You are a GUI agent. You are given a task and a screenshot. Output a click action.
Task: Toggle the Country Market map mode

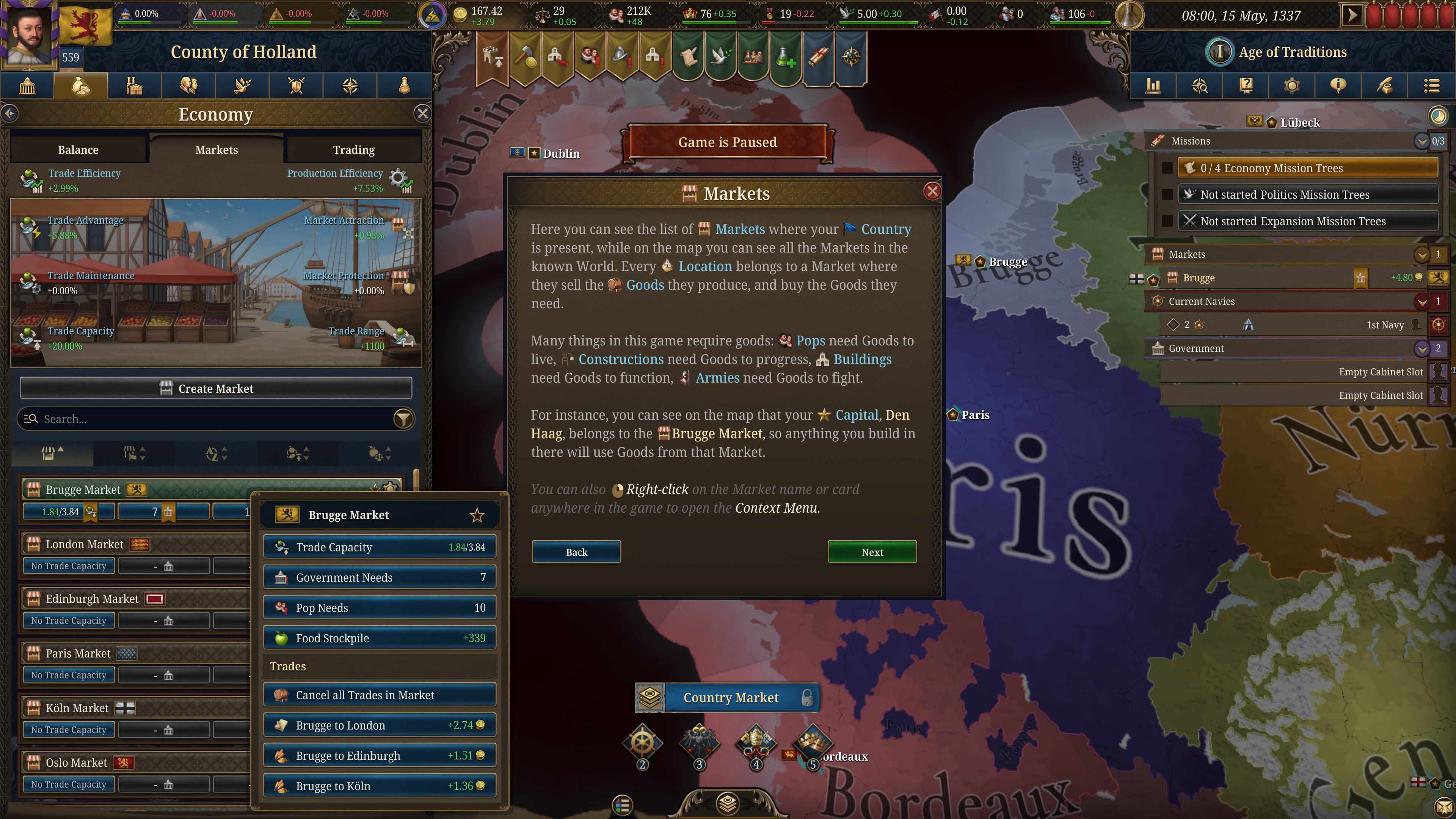pyautogui.click(x=730, y=698)
